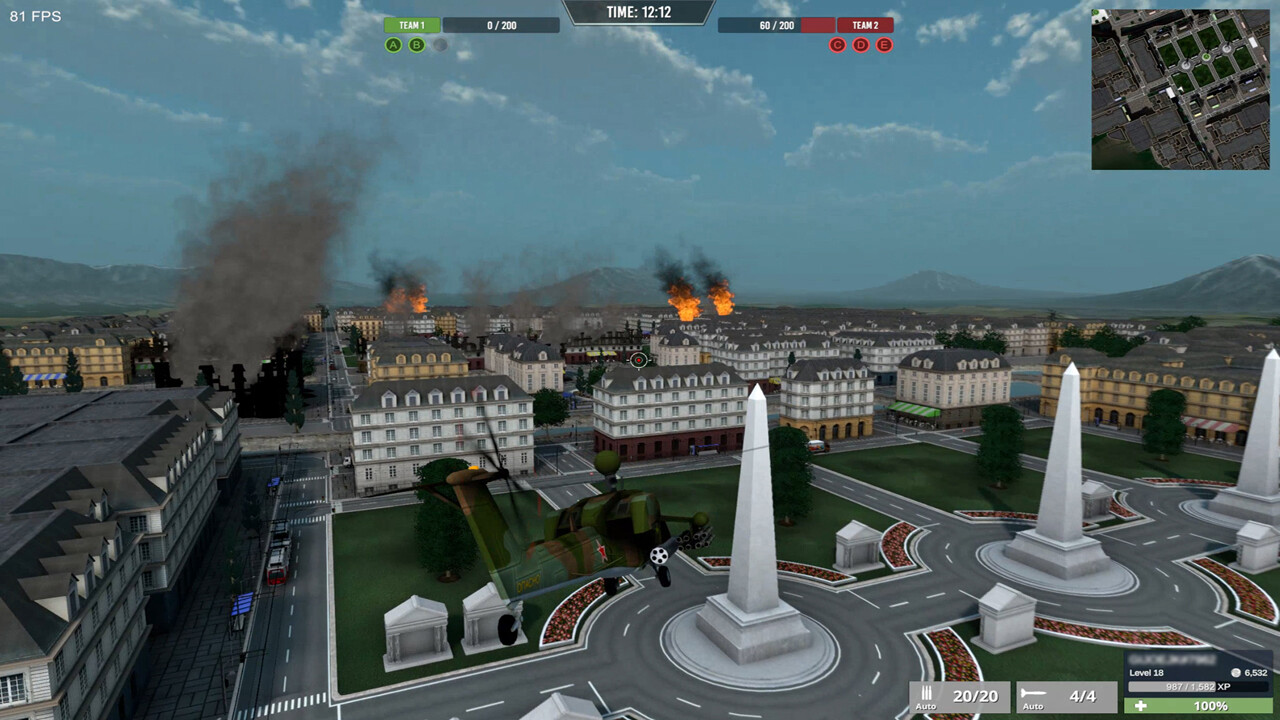This screenshot has height=720, width=1280.
Task: Click the 100% health bar
Action: (x=1195, y=704)
